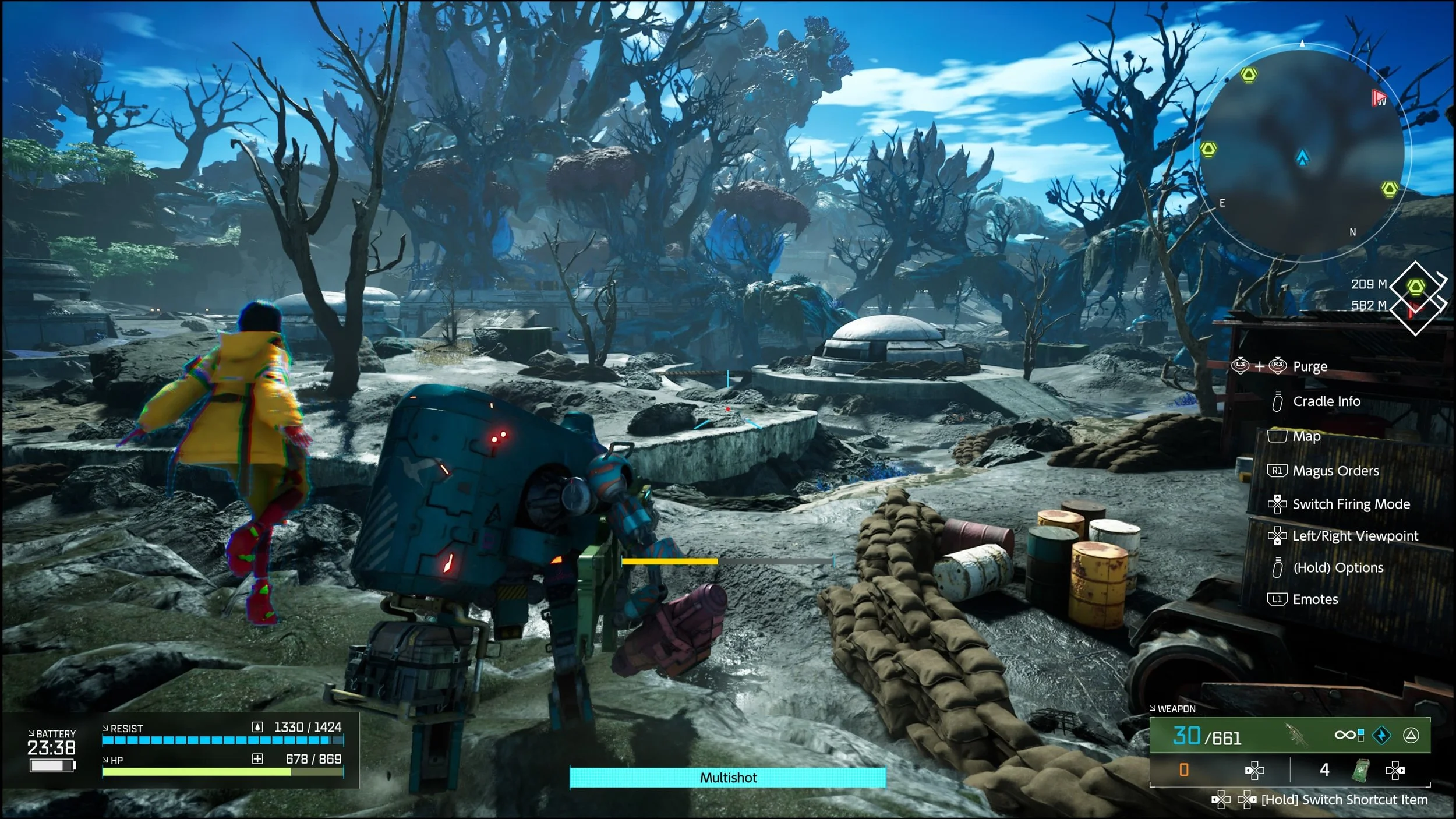The image size is (1456, 819).
Task: Click the blue player arrow on minimap
Action: pyautogui.click(x=1302, y=157)
